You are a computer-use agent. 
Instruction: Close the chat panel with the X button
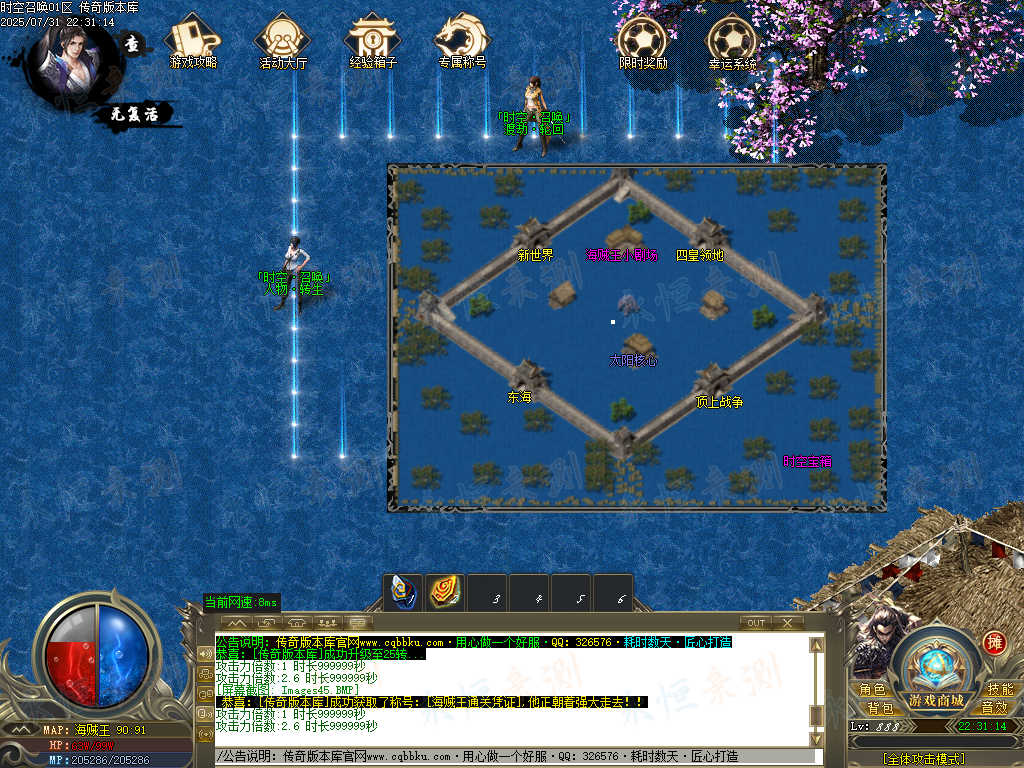pyautogui.click(x=787, y=623)
